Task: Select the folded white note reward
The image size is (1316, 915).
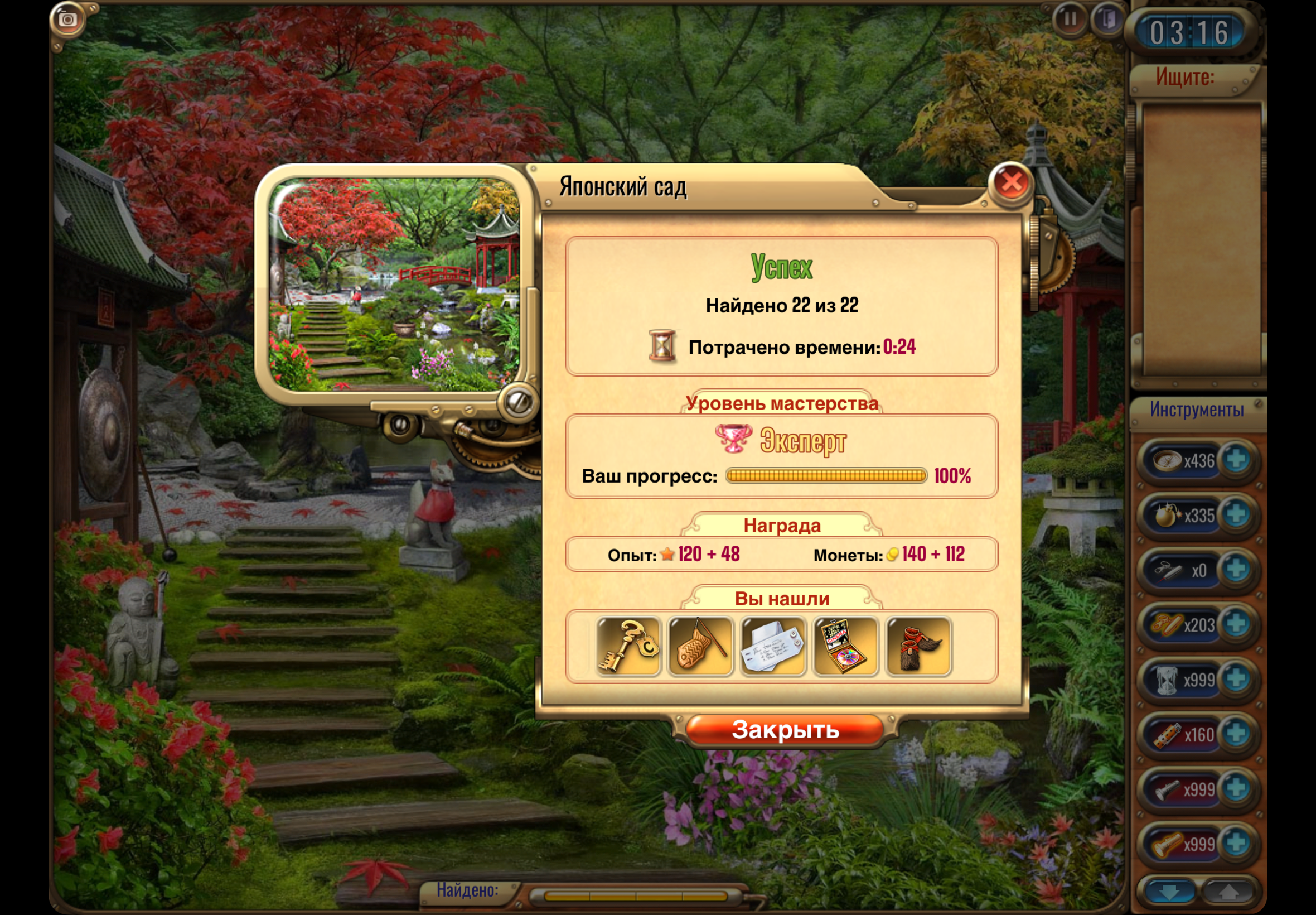Action: [x=773, y=646]
